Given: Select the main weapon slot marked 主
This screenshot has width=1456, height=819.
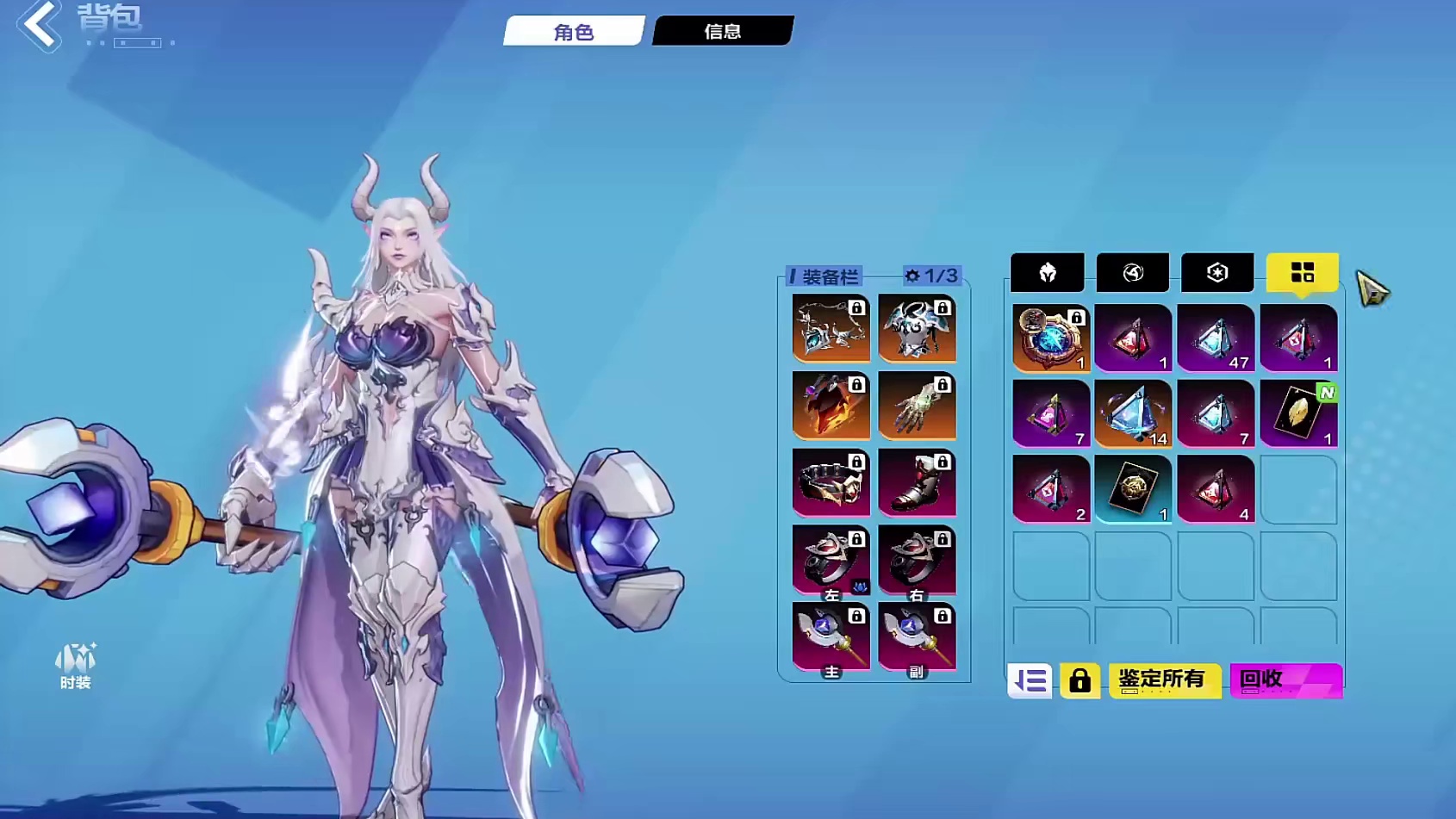Looking at the screenshot, I should 831,637.
